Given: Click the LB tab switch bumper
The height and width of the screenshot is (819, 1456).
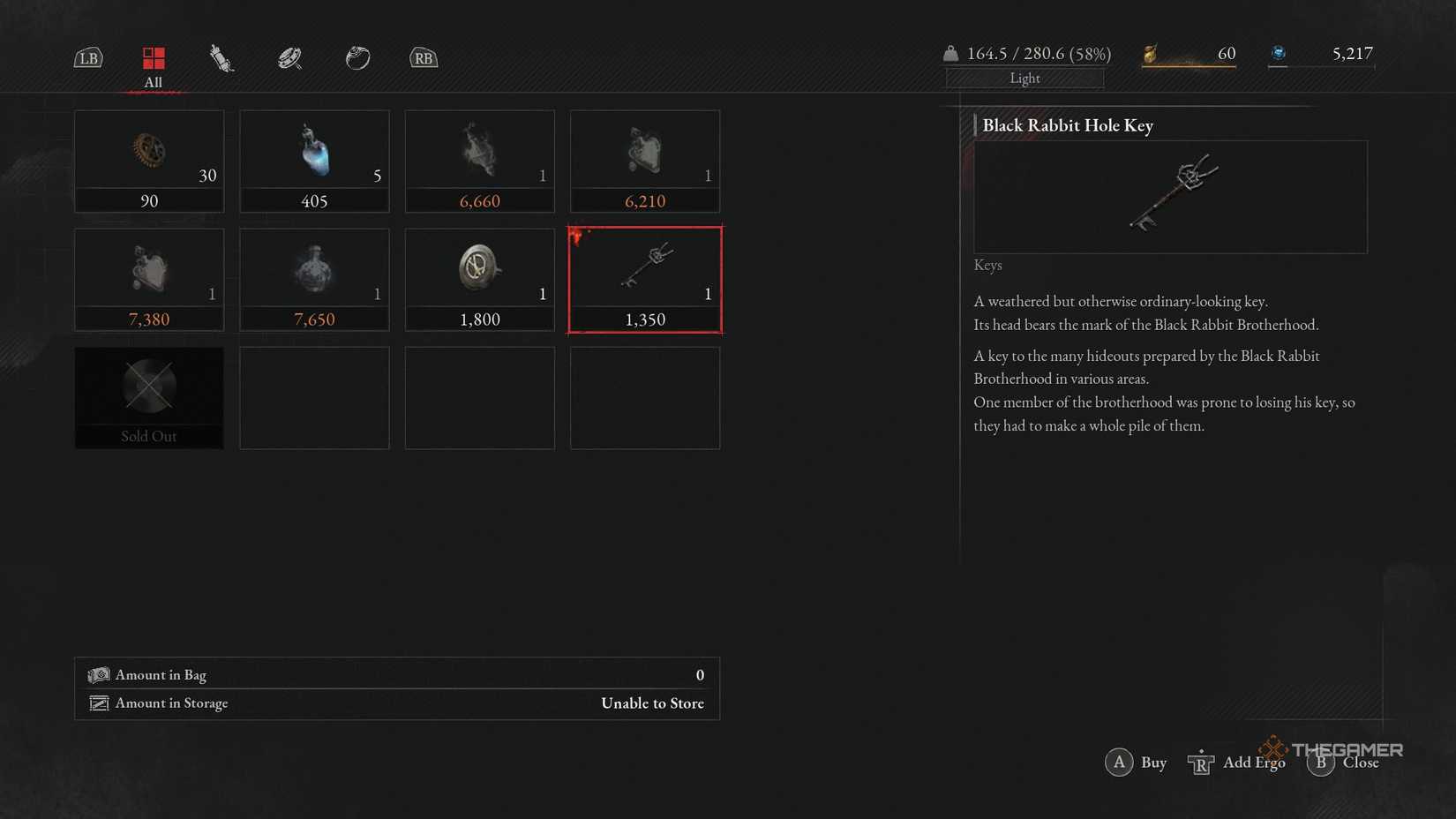Looking at the screenshot, I should (x=88, y=57).
